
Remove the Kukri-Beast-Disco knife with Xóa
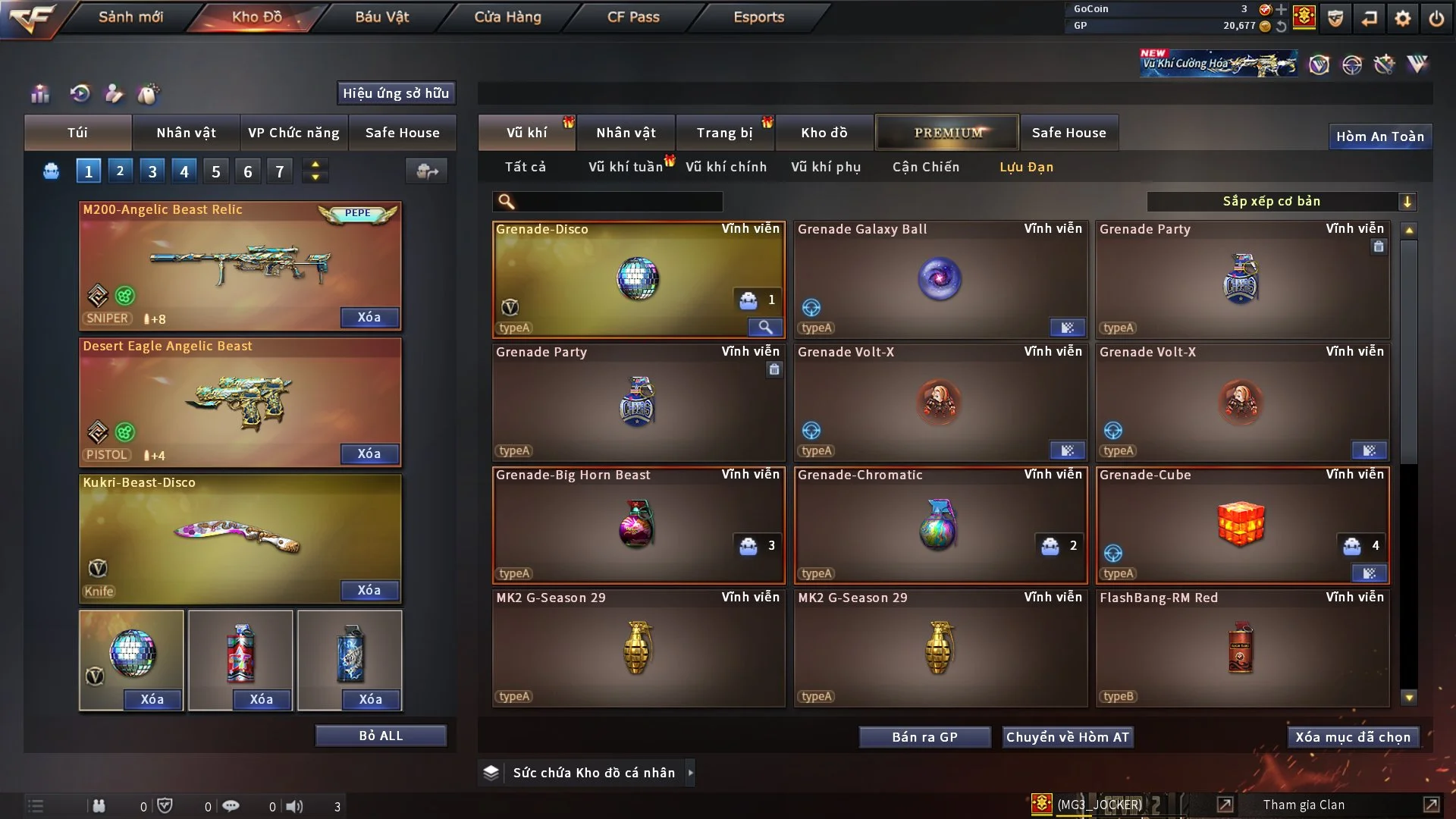tap(369, 590)
